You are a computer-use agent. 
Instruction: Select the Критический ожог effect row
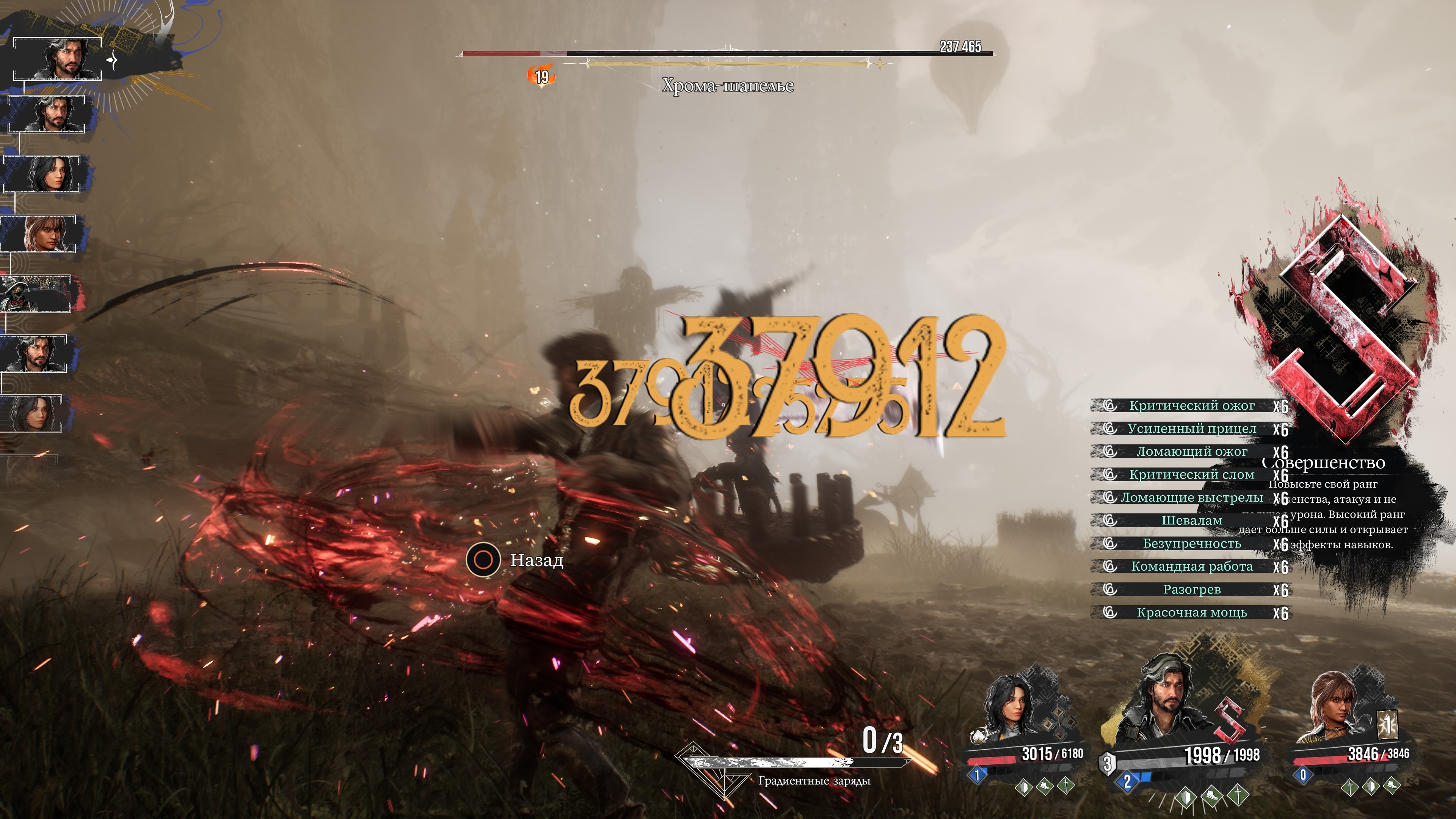(x=1191, y=406)
